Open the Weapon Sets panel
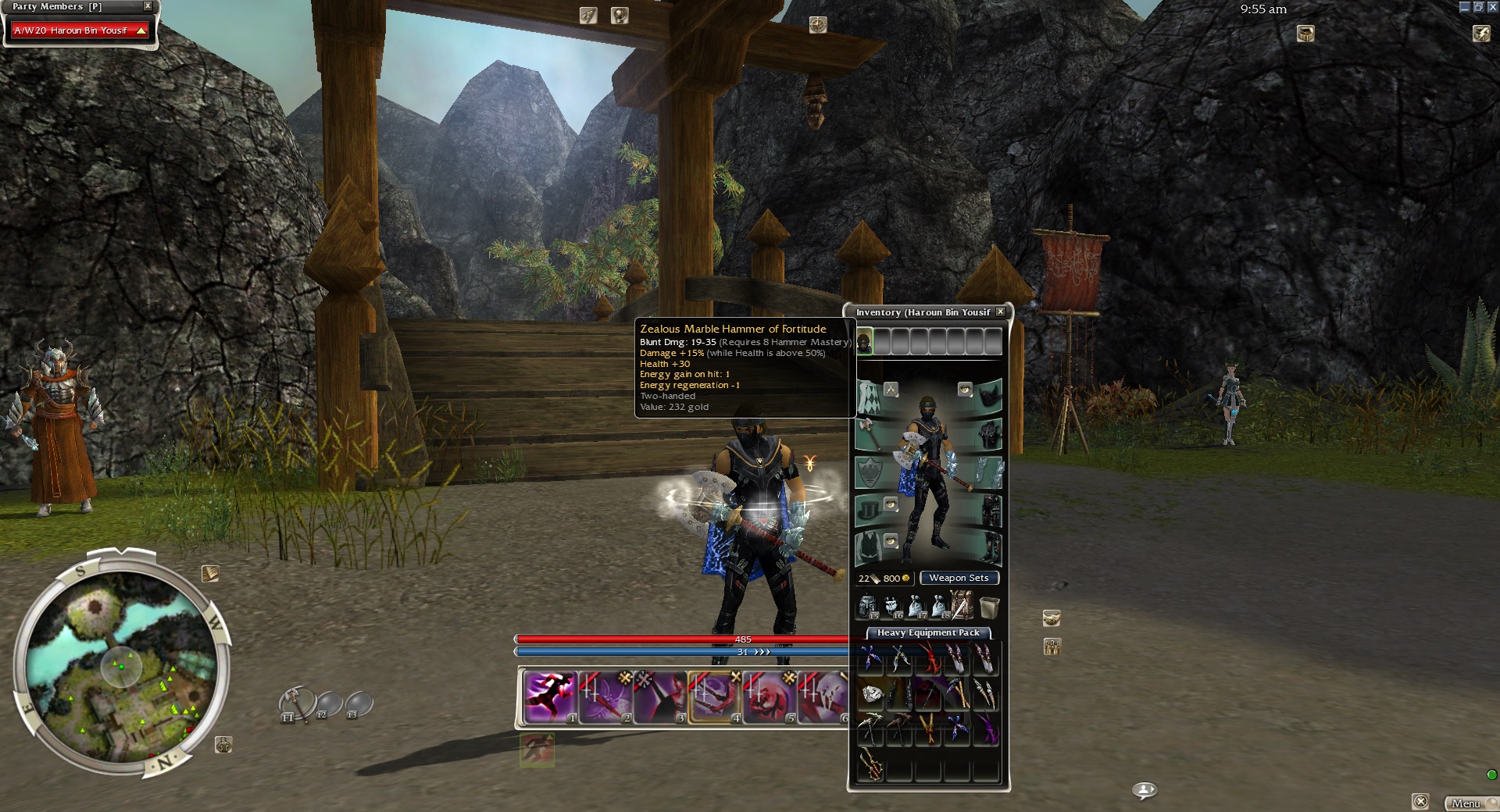 [959, 578]
